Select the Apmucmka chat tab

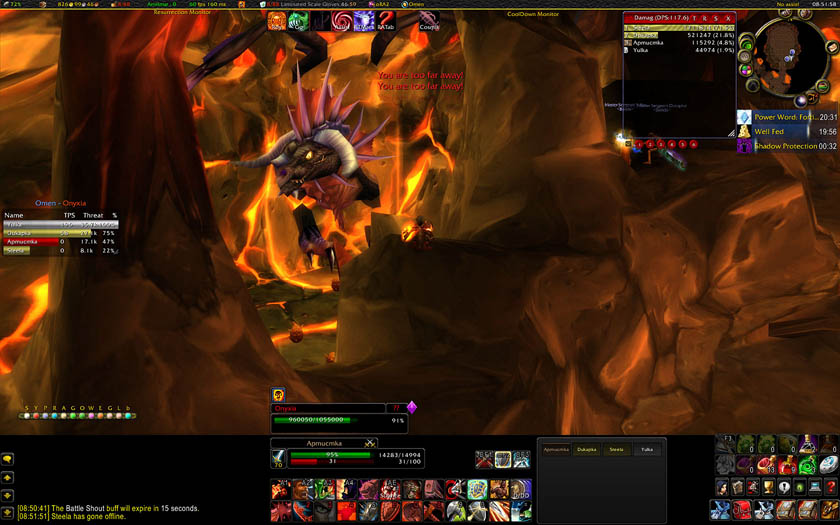tap(556, 450)
